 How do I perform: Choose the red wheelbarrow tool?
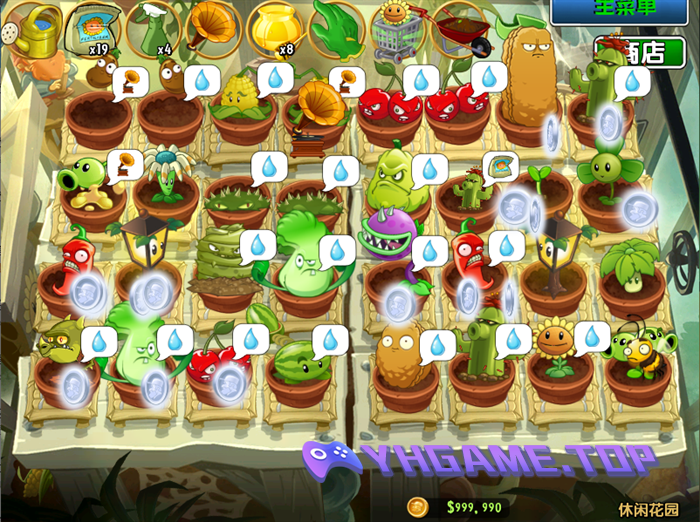458,28
